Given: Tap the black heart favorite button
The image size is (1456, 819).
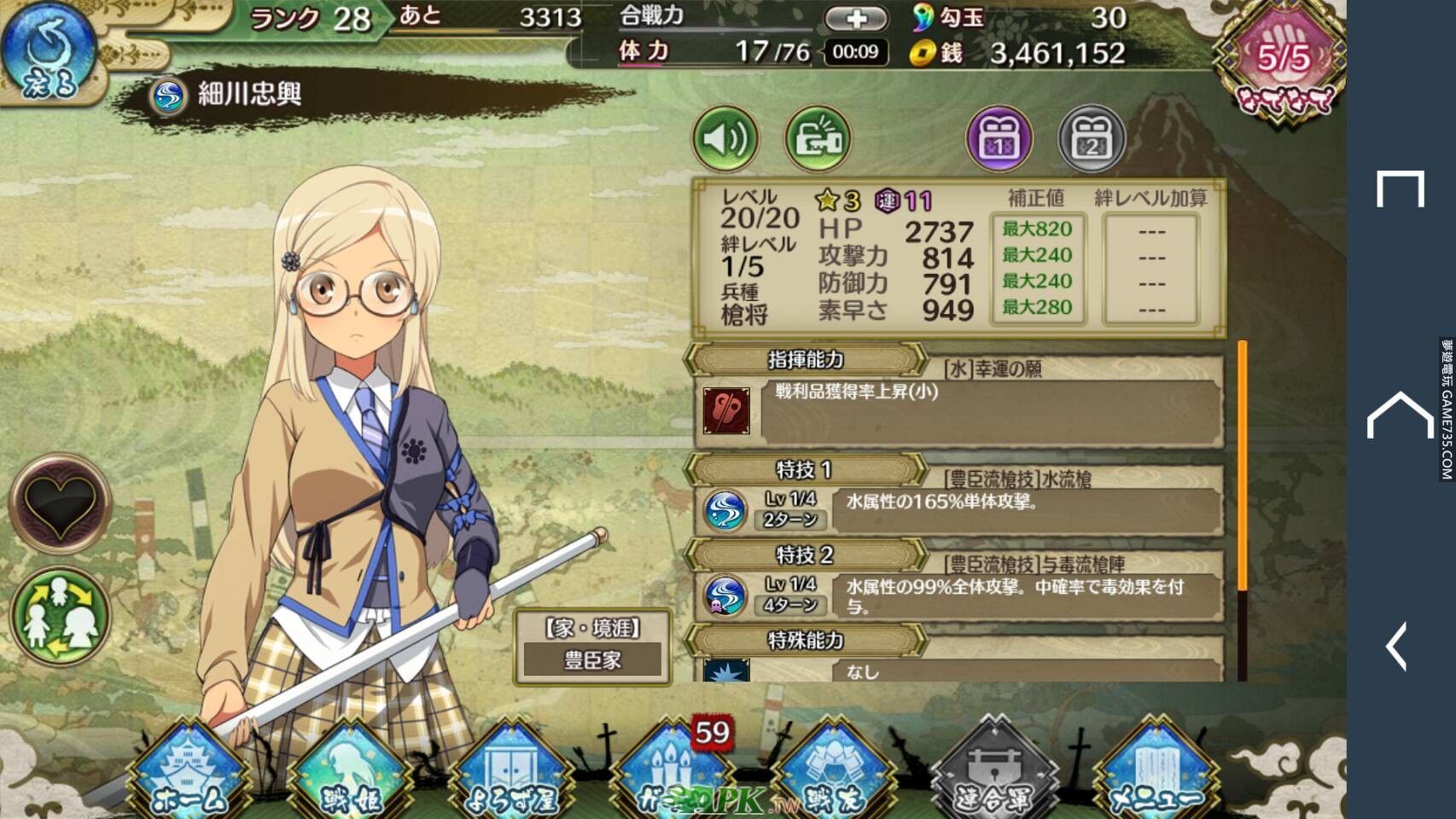Looking at the screenshot, I should point(60,504).
